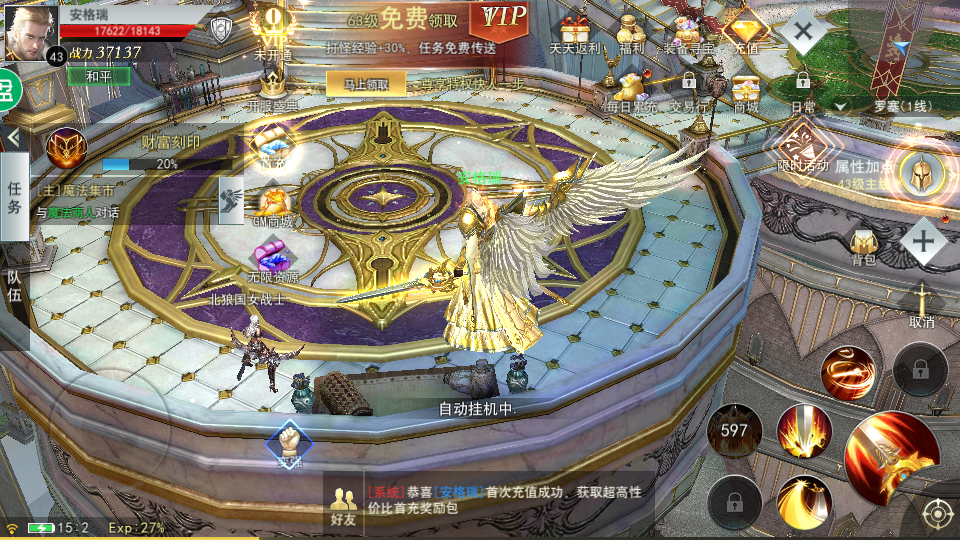Claim the VIP reward via 马上领取
Viewport: 960px width, 540px height.
366,85
